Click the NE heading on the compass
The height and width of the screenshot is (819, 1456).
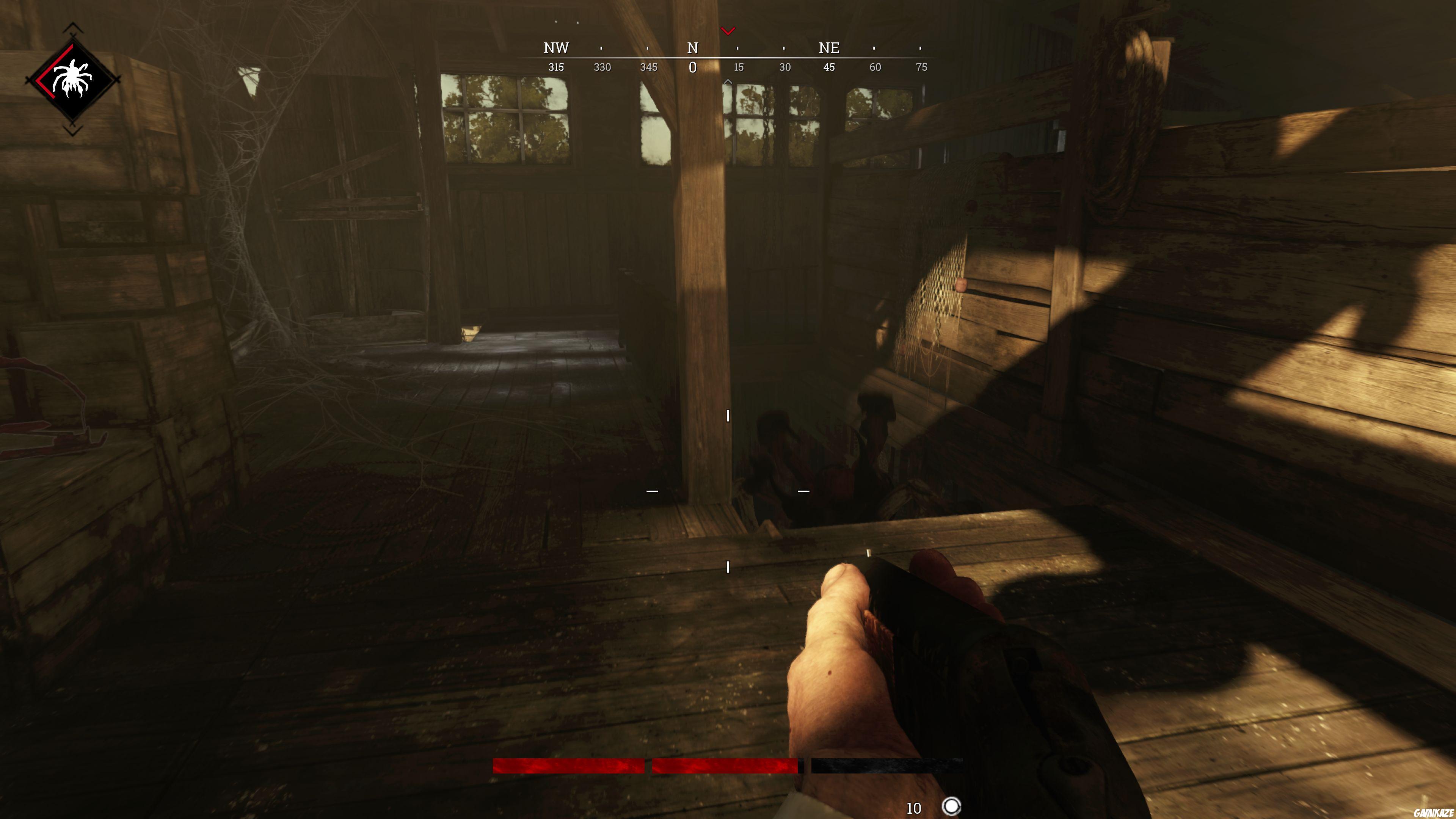[829, 48]
